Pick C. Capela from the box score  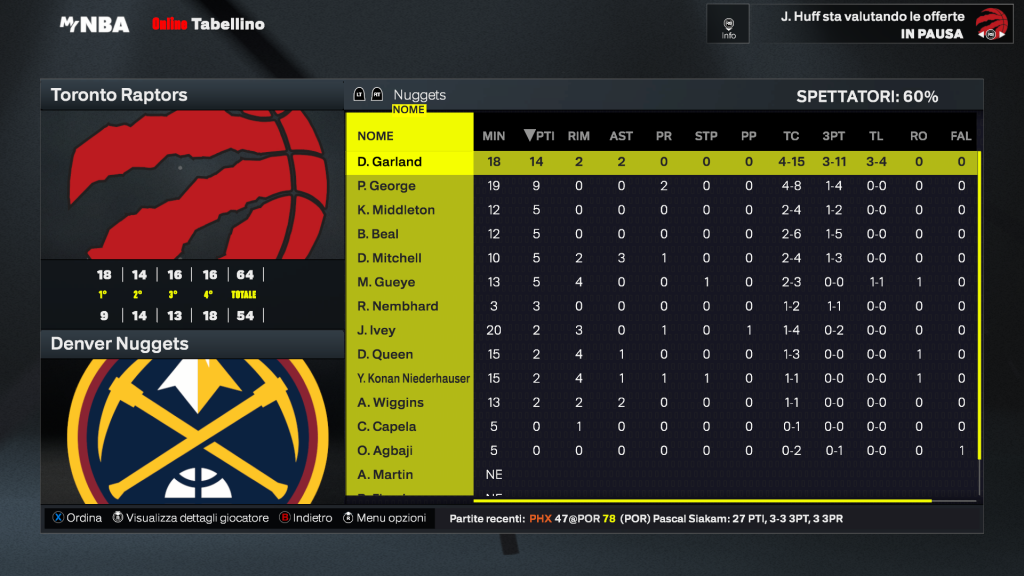click(386, 426)
